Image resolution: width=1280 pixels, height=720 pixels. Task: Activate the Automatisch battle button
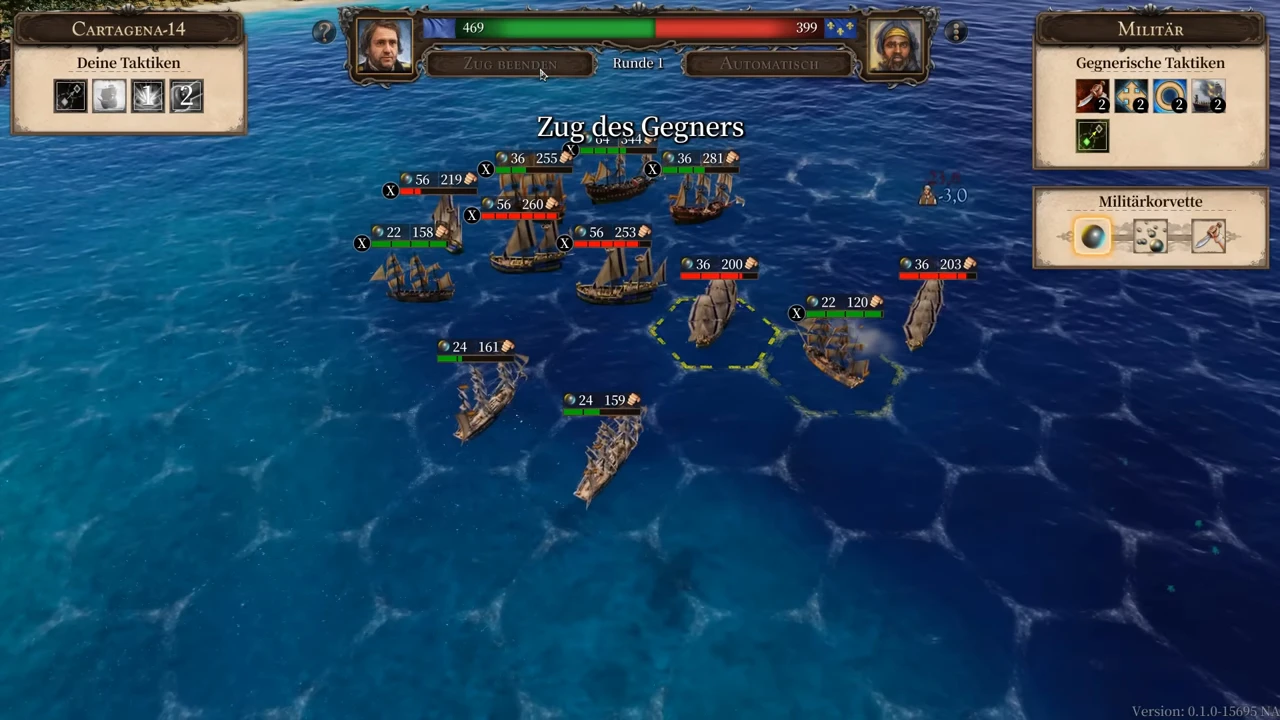pyautogui.click(x=769, y=64)
